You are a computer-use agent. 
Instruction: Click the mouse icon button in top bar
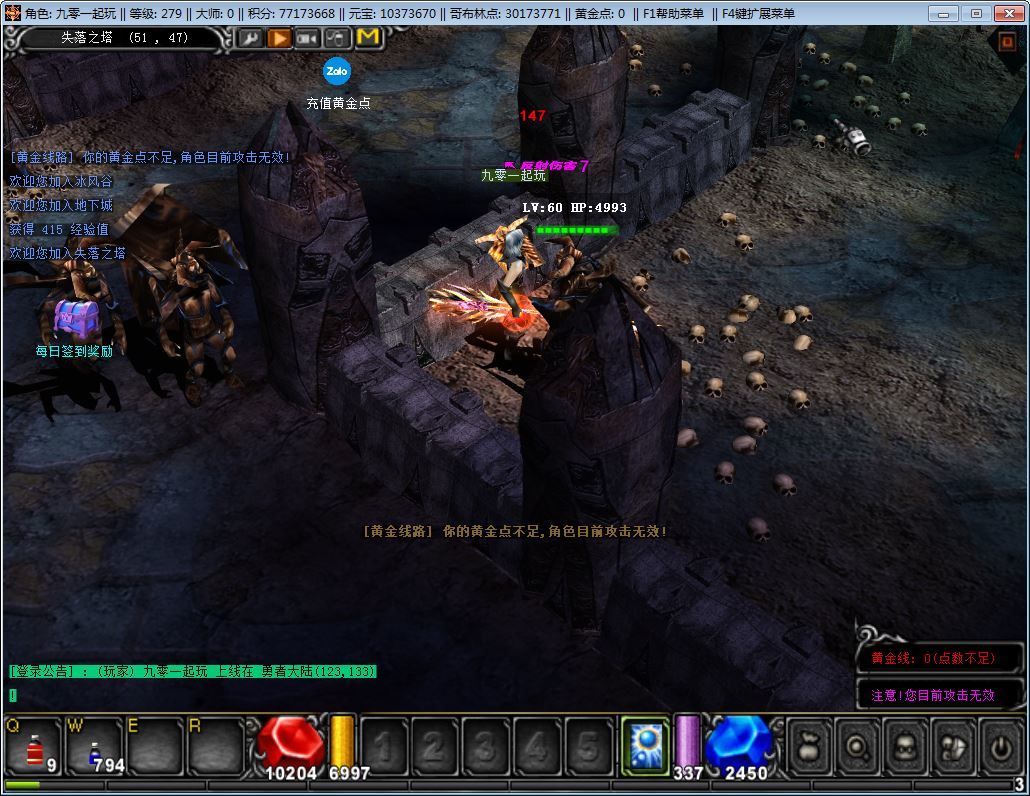(338, 38)
